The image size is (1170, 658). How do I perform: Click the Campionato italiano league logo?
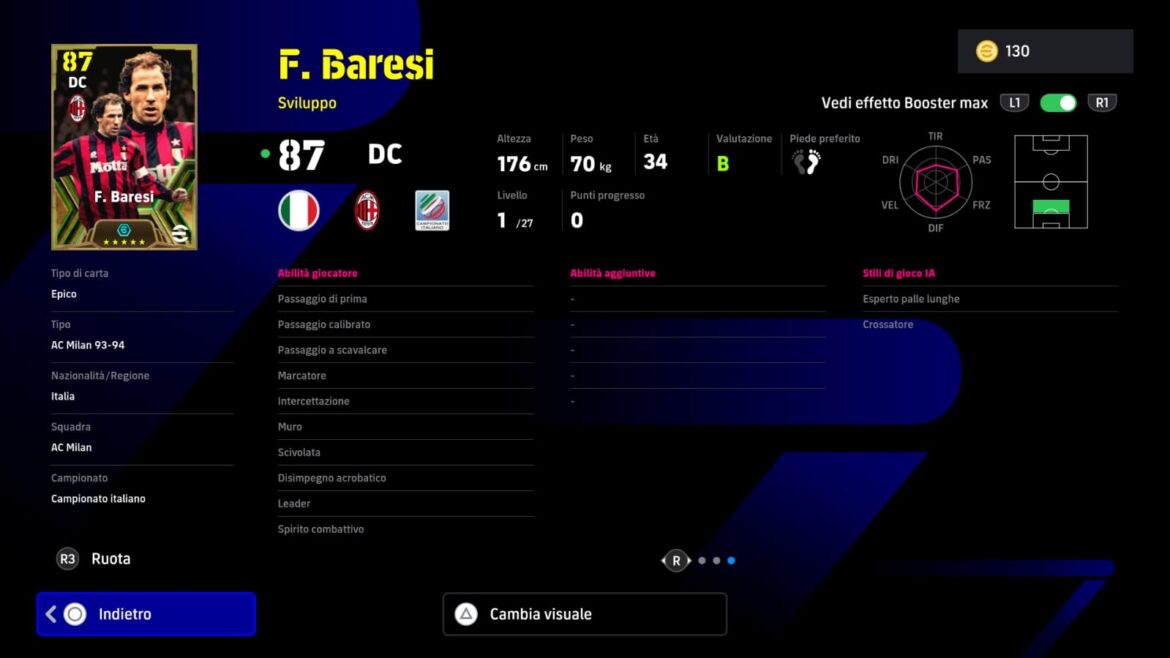(x=432, y=211)
